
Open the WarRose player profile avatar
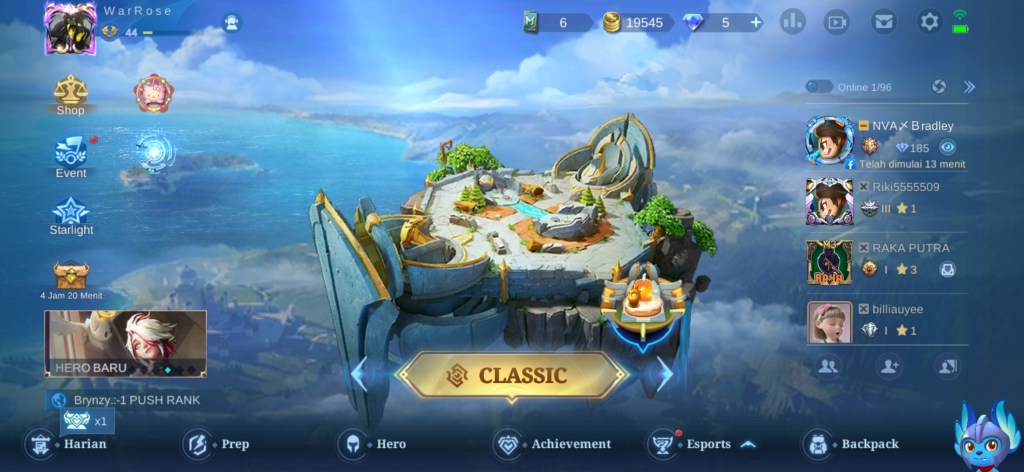tap(70, 27)
